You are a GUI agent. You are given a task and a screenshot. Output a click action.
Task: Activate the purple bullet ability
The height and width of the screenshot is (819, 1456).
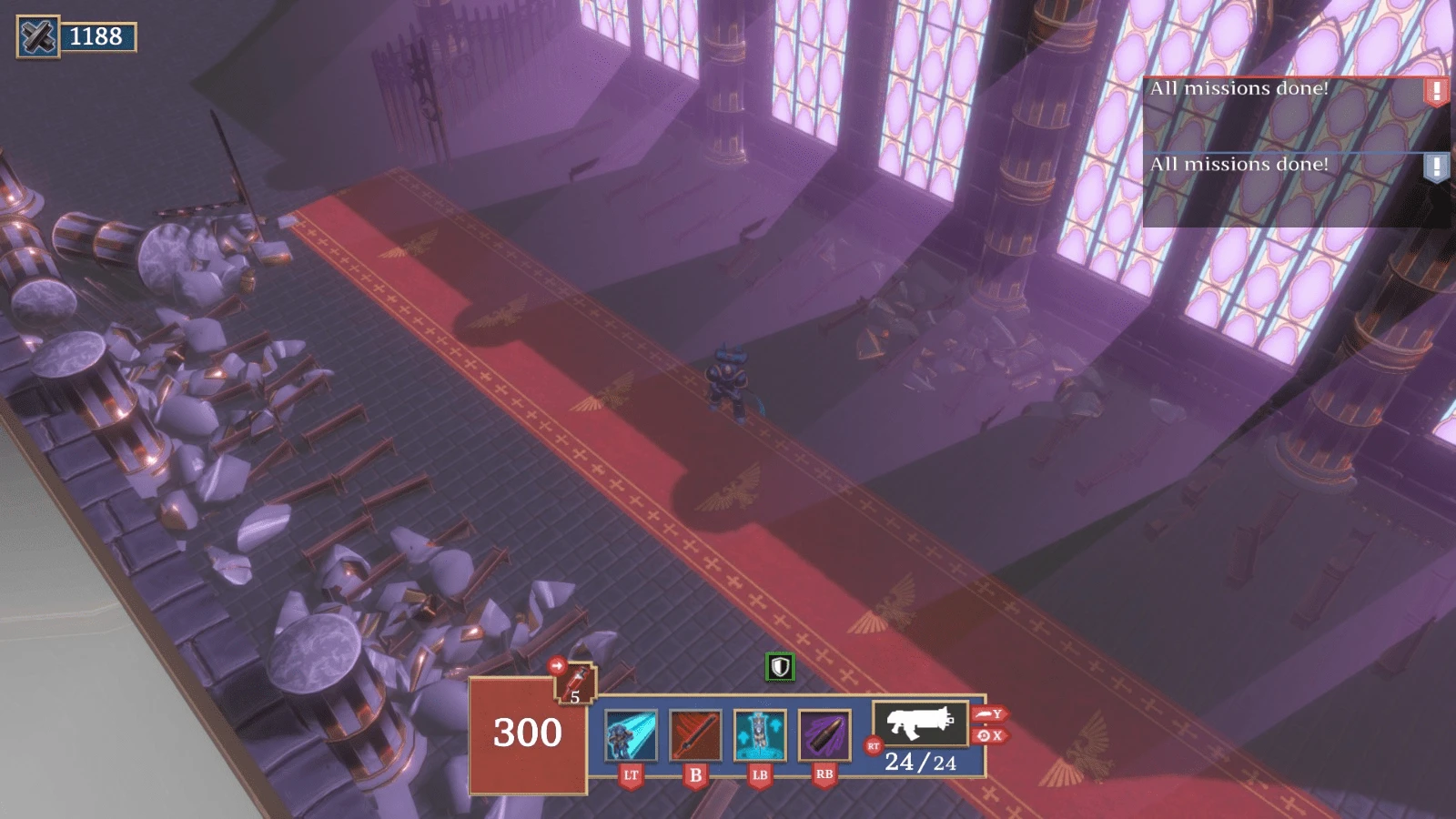(x=824, y=735)
